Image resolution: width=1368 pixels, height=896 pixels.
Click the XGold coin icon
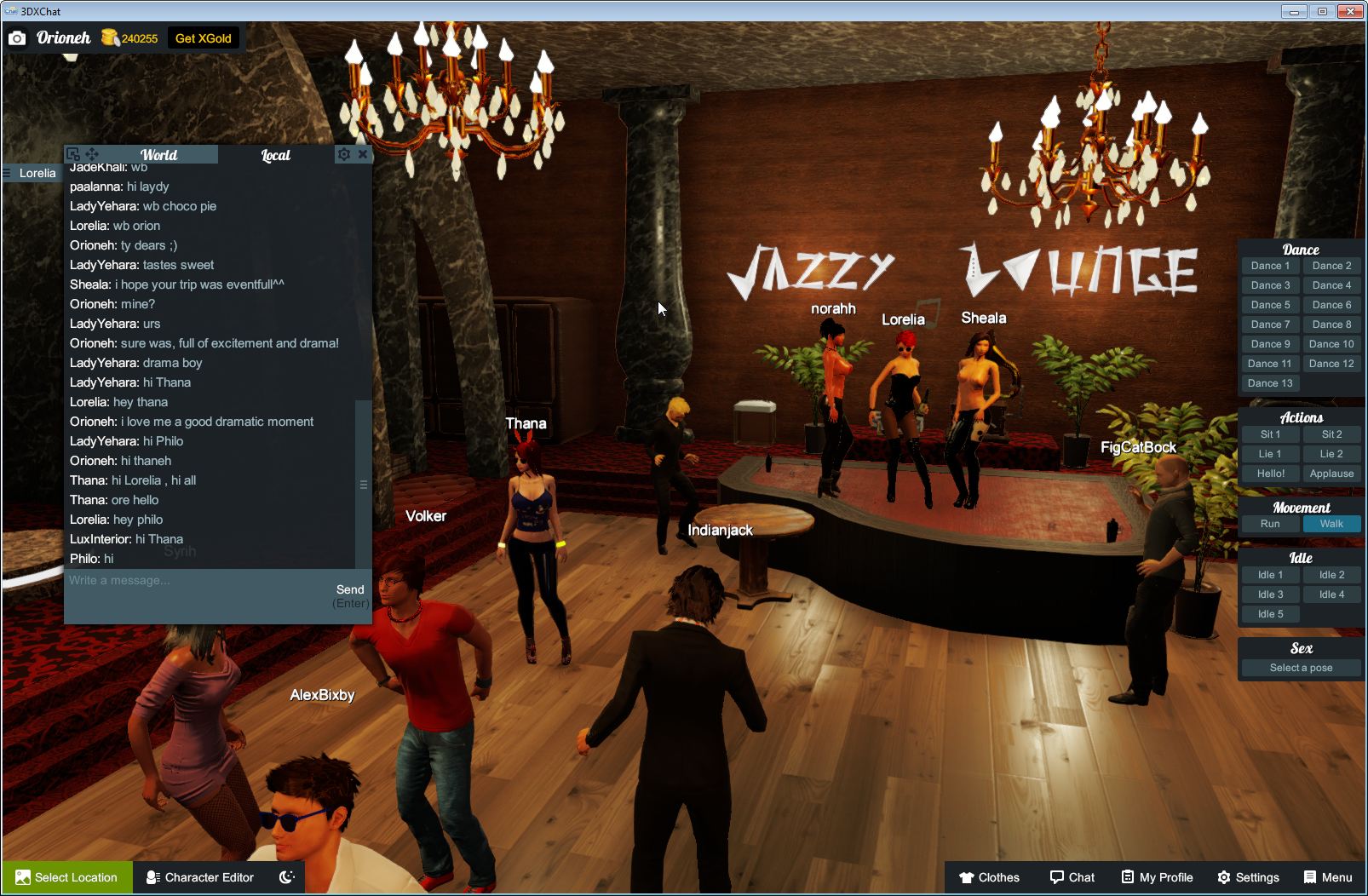click(109, 37)
